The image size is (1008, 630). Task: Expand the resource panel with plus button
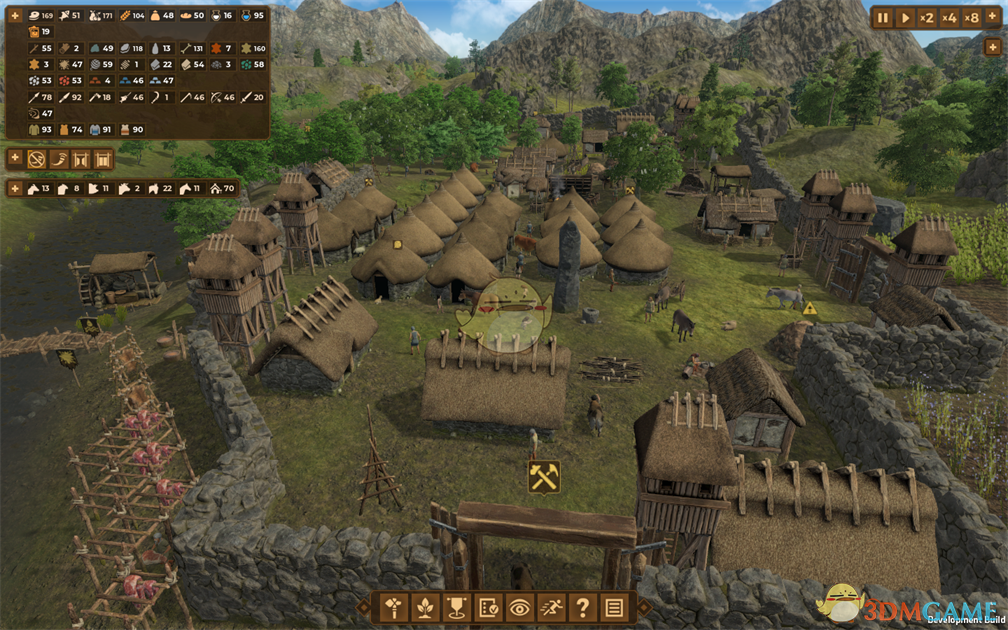(15, 16)
